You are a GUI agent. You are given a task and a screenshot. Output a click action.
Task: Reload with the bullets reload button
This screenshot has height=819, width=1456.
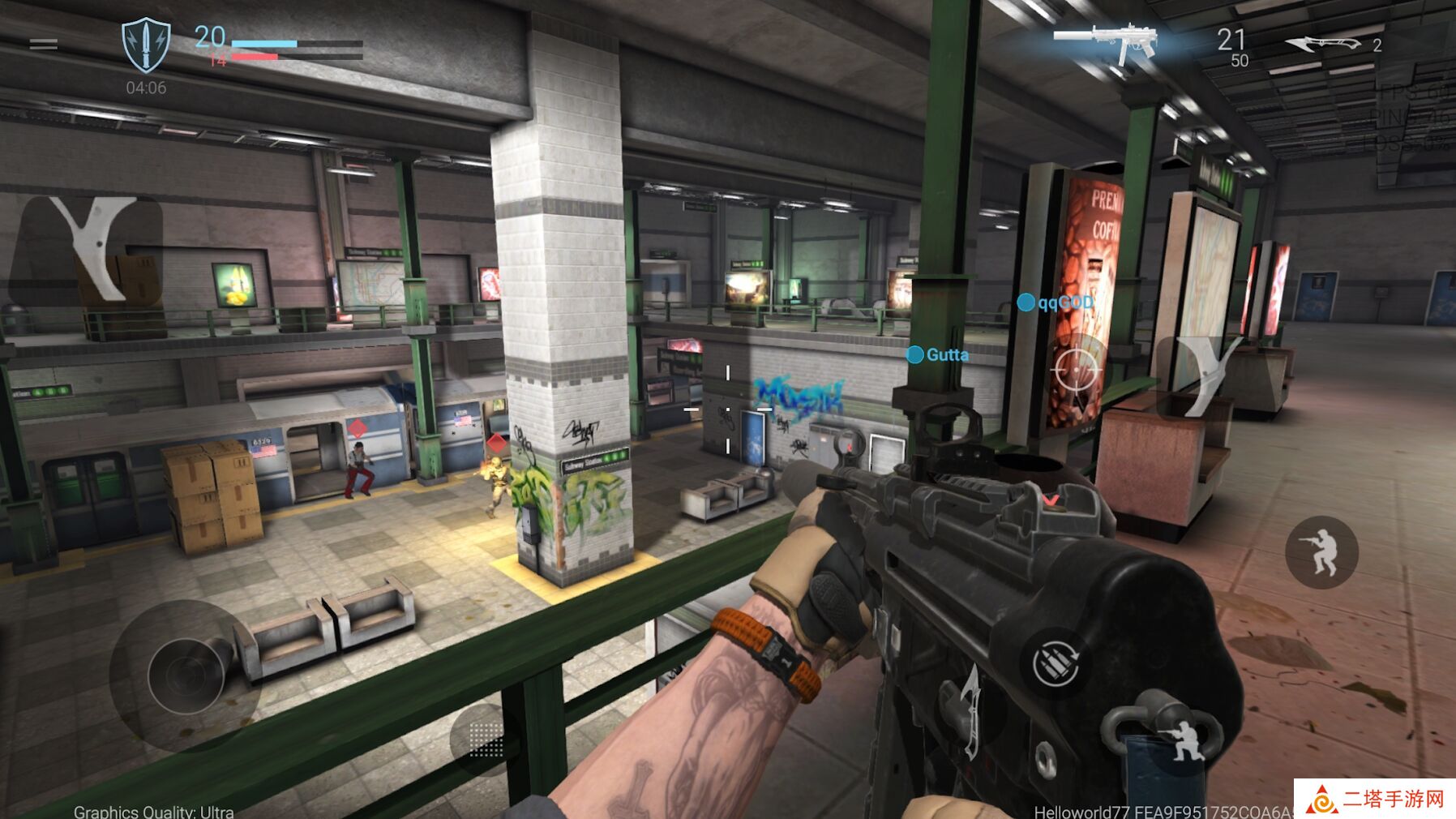[1056, 663]
